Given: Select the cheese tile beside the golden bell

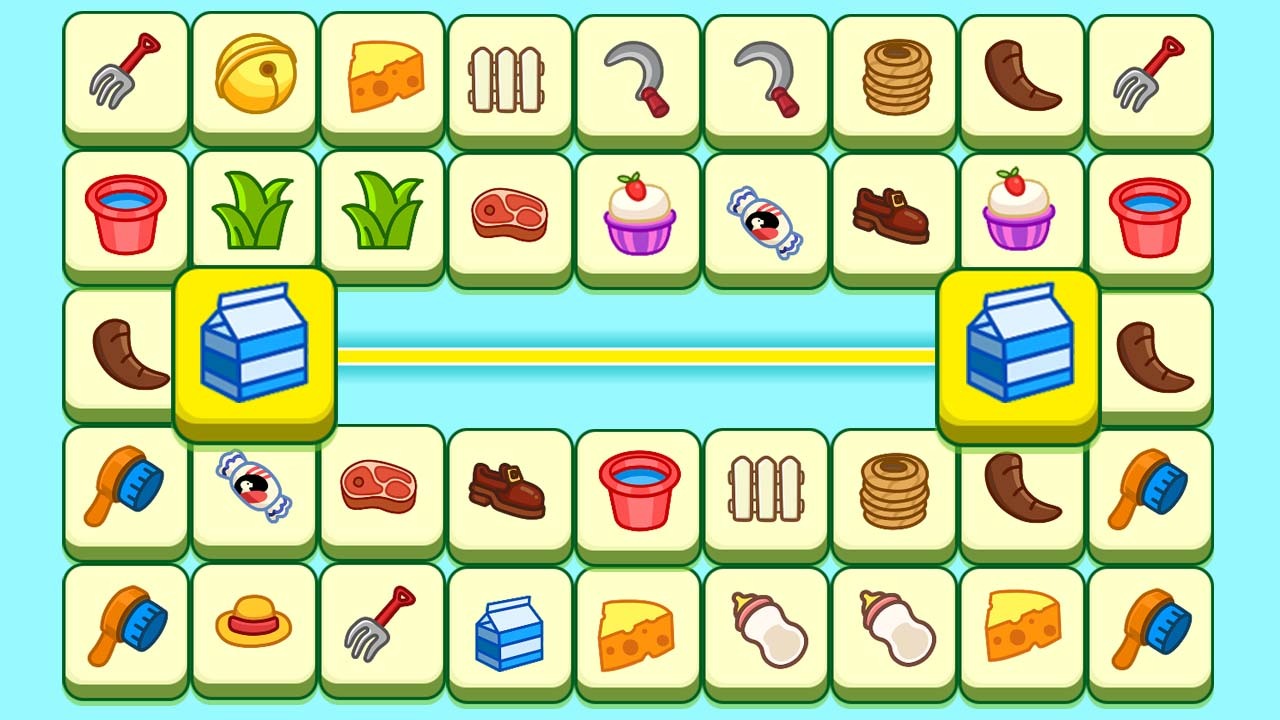Looking at the screenshot, I should click(x=382, y=76).
